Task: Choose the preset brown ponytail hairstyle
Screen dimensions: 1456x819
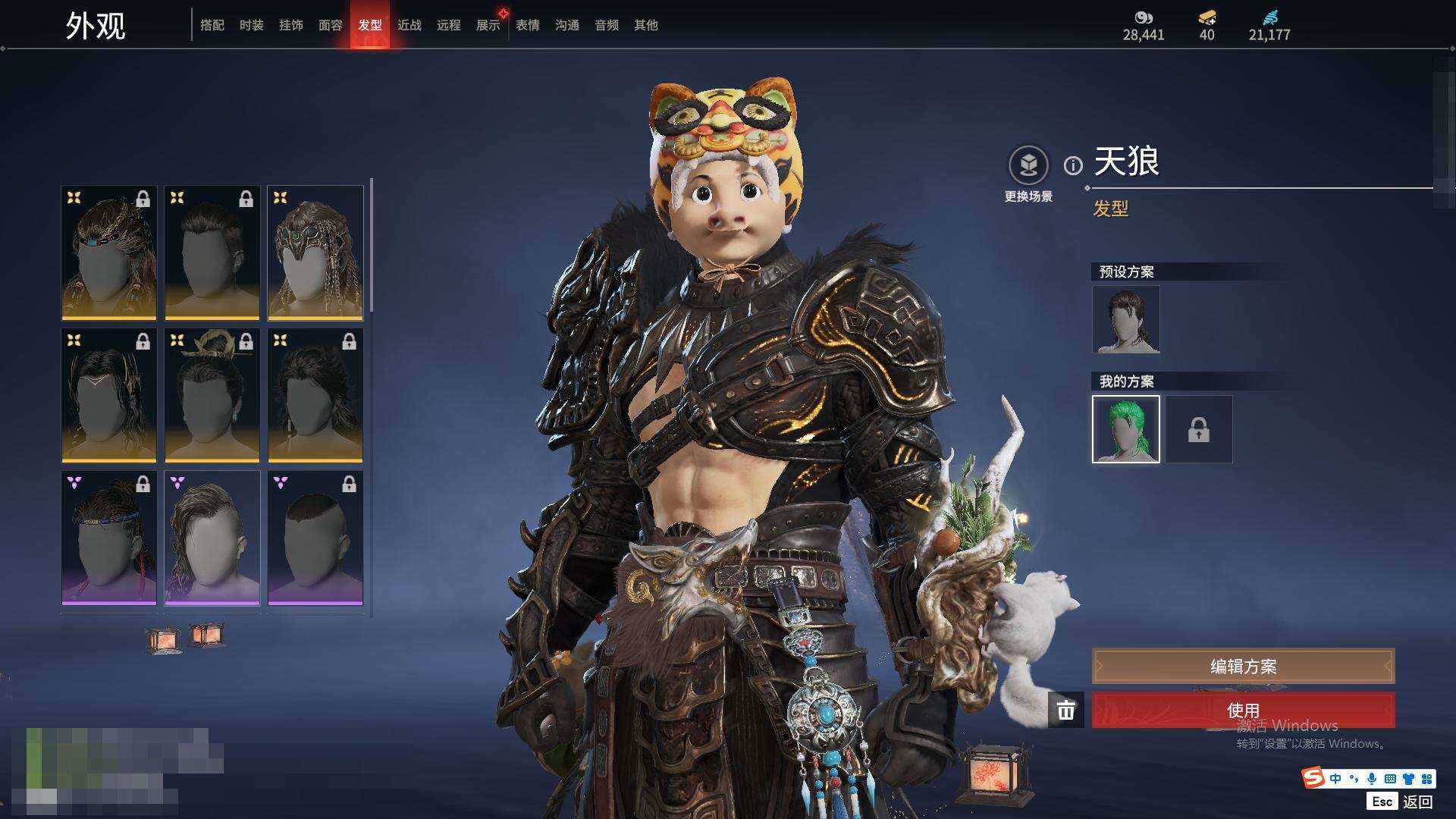Action: point(1126,319)
